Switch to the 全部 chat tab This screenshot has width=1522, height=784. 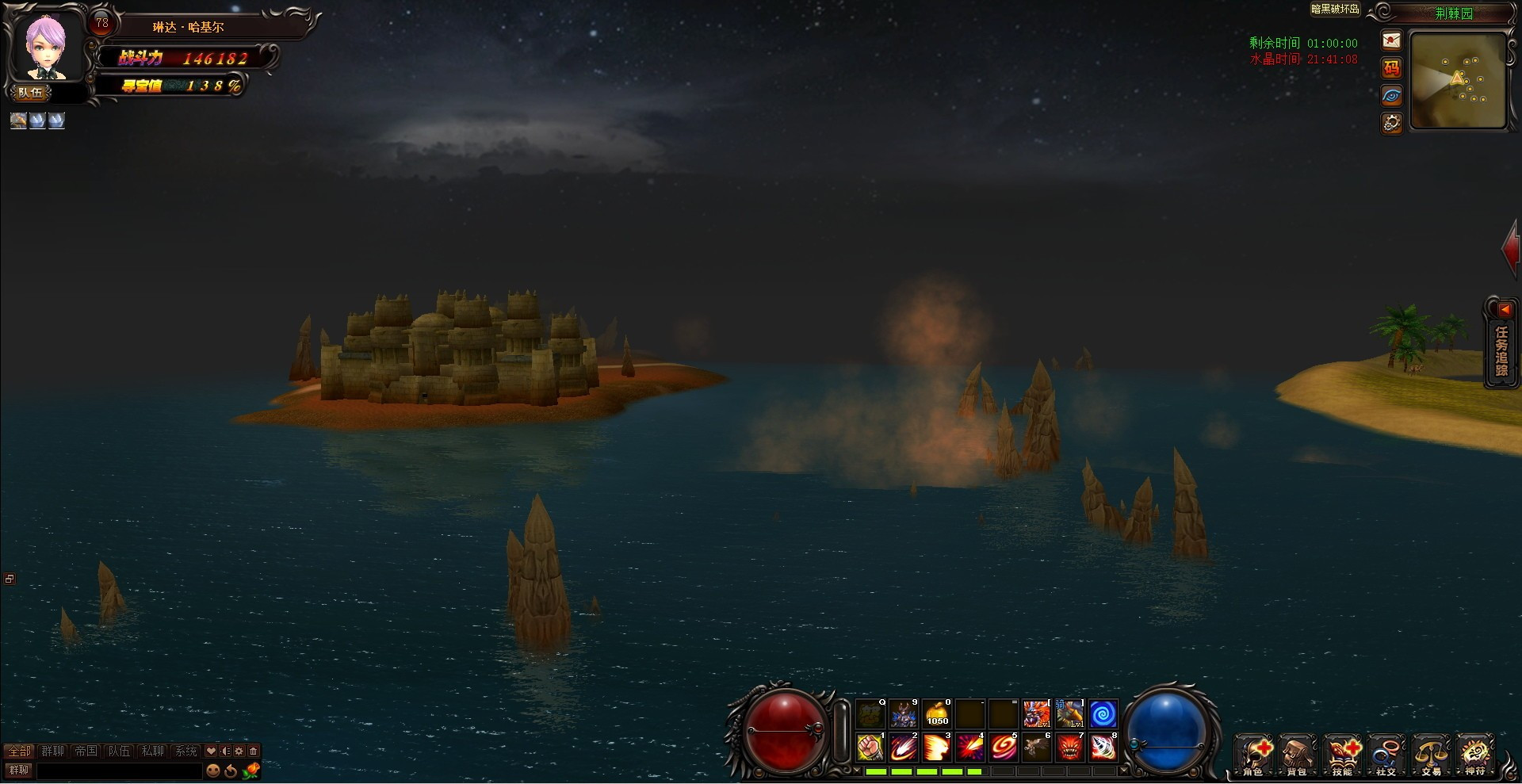pyautogui.click(x=20, y=751)
